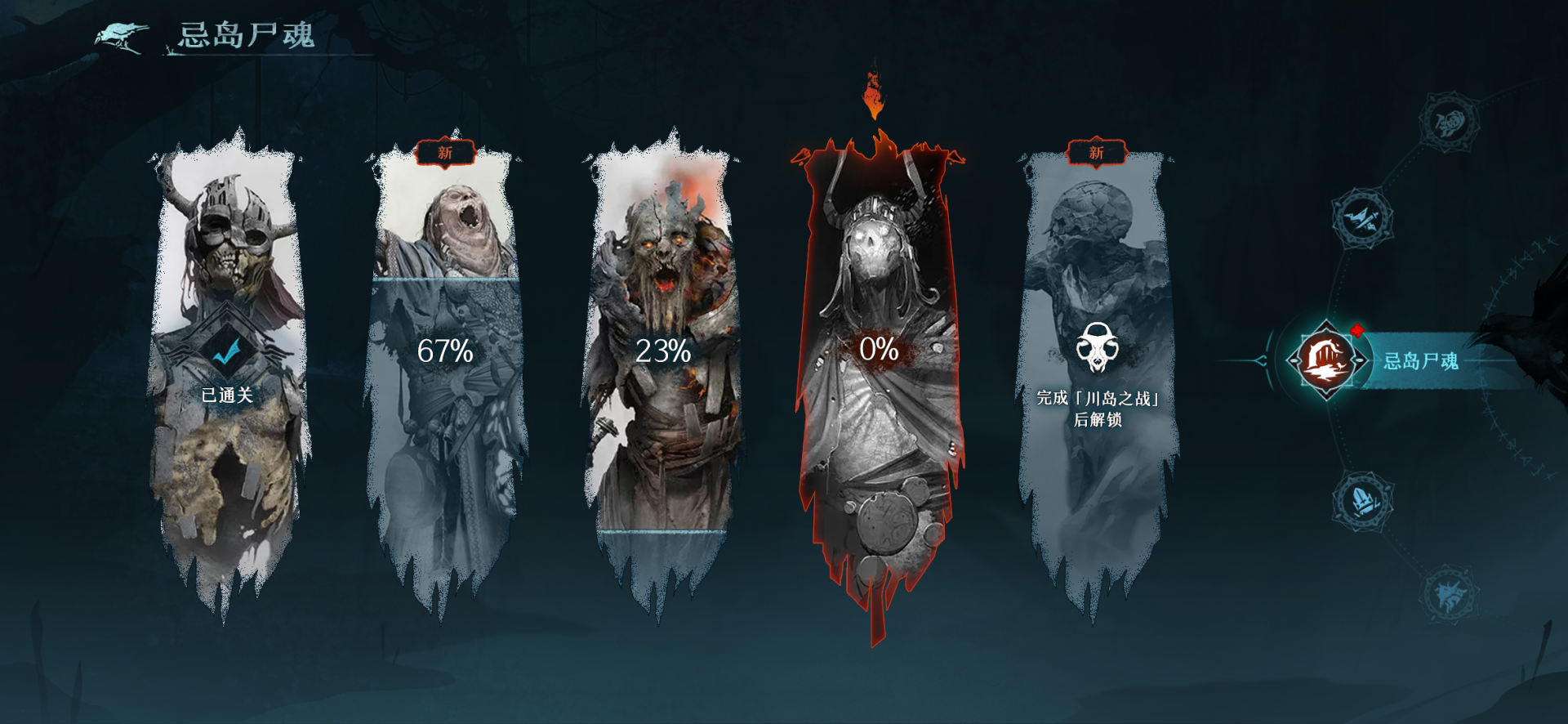The width and height of the screenshot is (1568, 724).
Task: Open the helmet-shaped mode icon below 忌岛尸魂
Action: click(x=1362, y=500)
